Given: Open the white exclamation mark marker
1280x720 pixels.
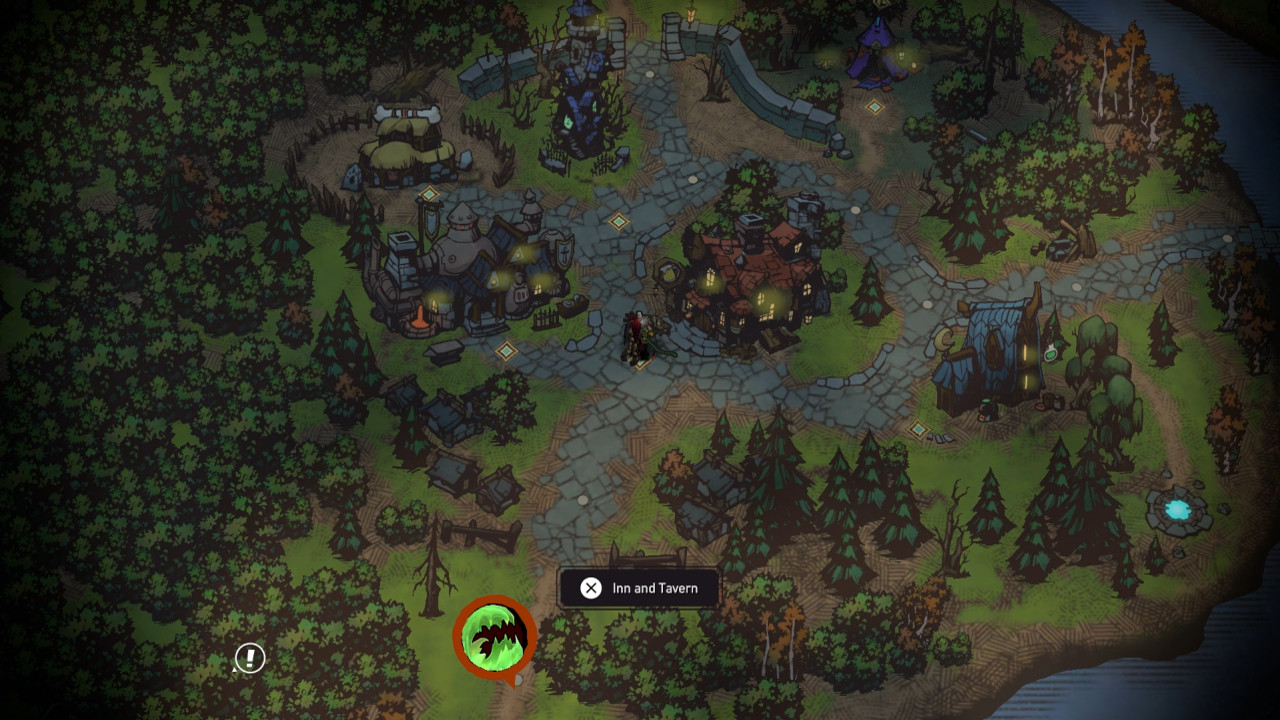Looking at the screenshot, I should (x=250, y=657).
